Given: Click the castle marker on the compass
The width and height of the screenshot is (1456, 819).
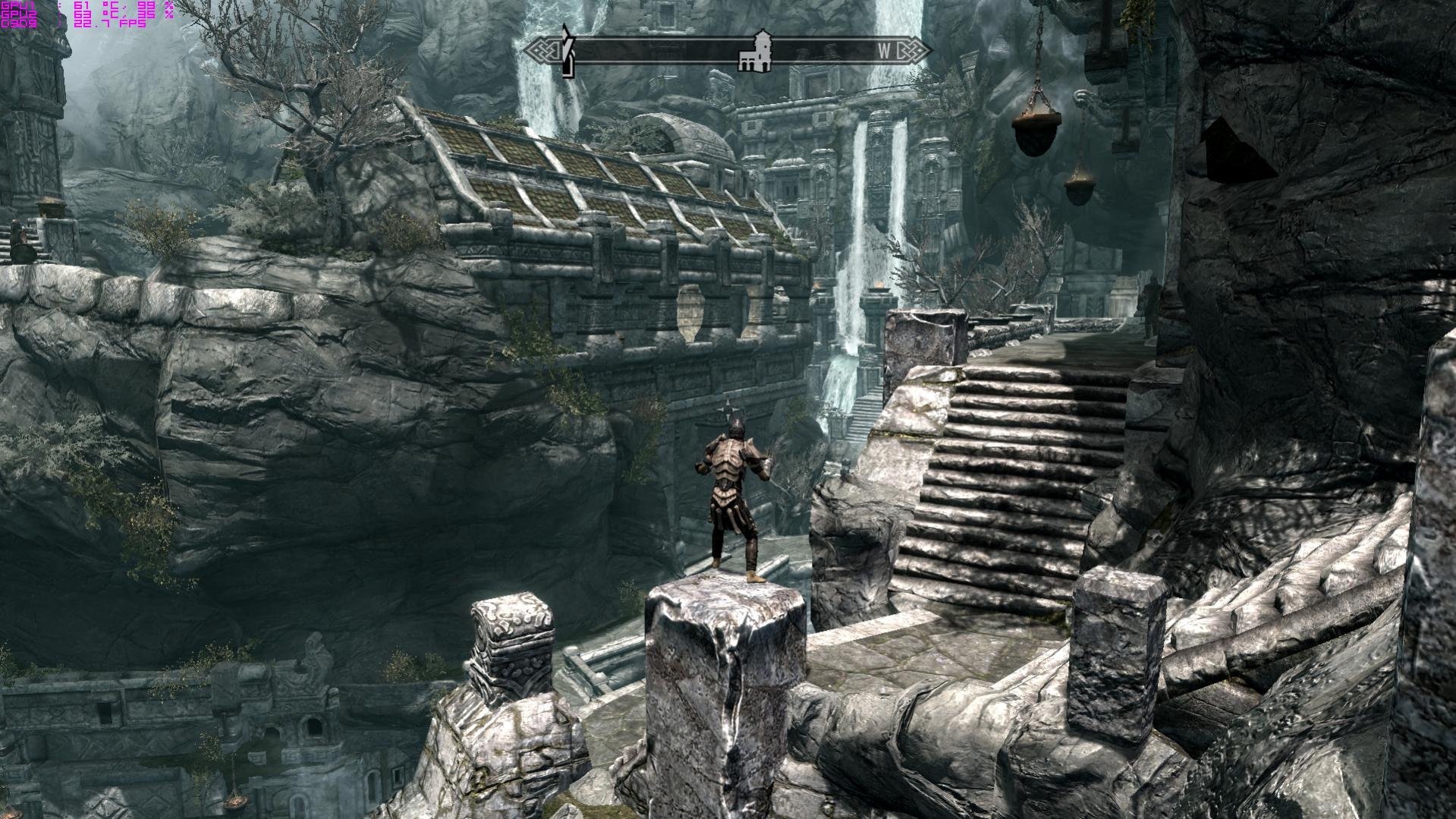Looking at the screenshot, I should click(756, 52).
